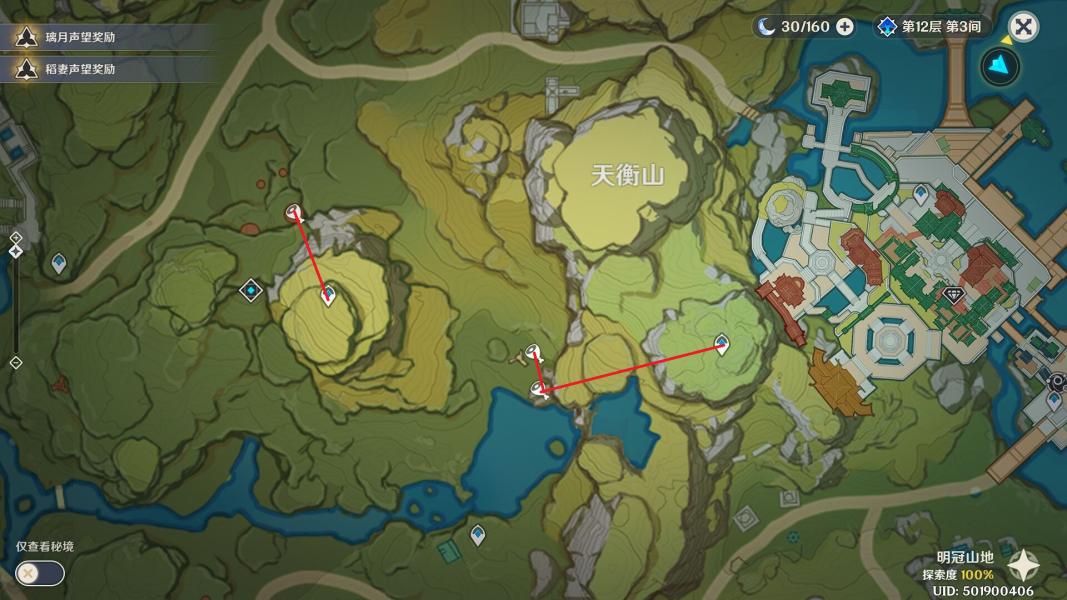Screen dimensions: 1067x600
Task: Open the 明冠山地 exploration progress star icon
Action: [1025, 566]
